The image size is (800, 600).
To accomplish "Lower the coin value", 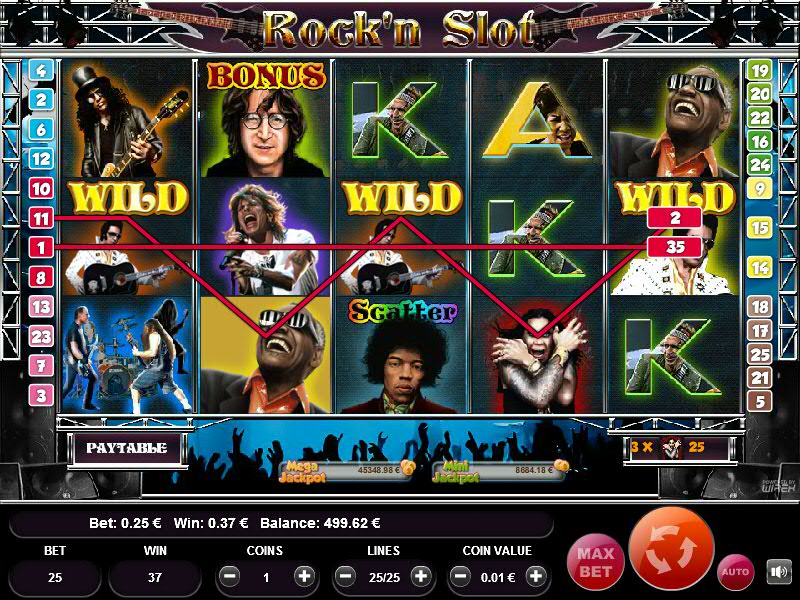I will tap(461, 577).
